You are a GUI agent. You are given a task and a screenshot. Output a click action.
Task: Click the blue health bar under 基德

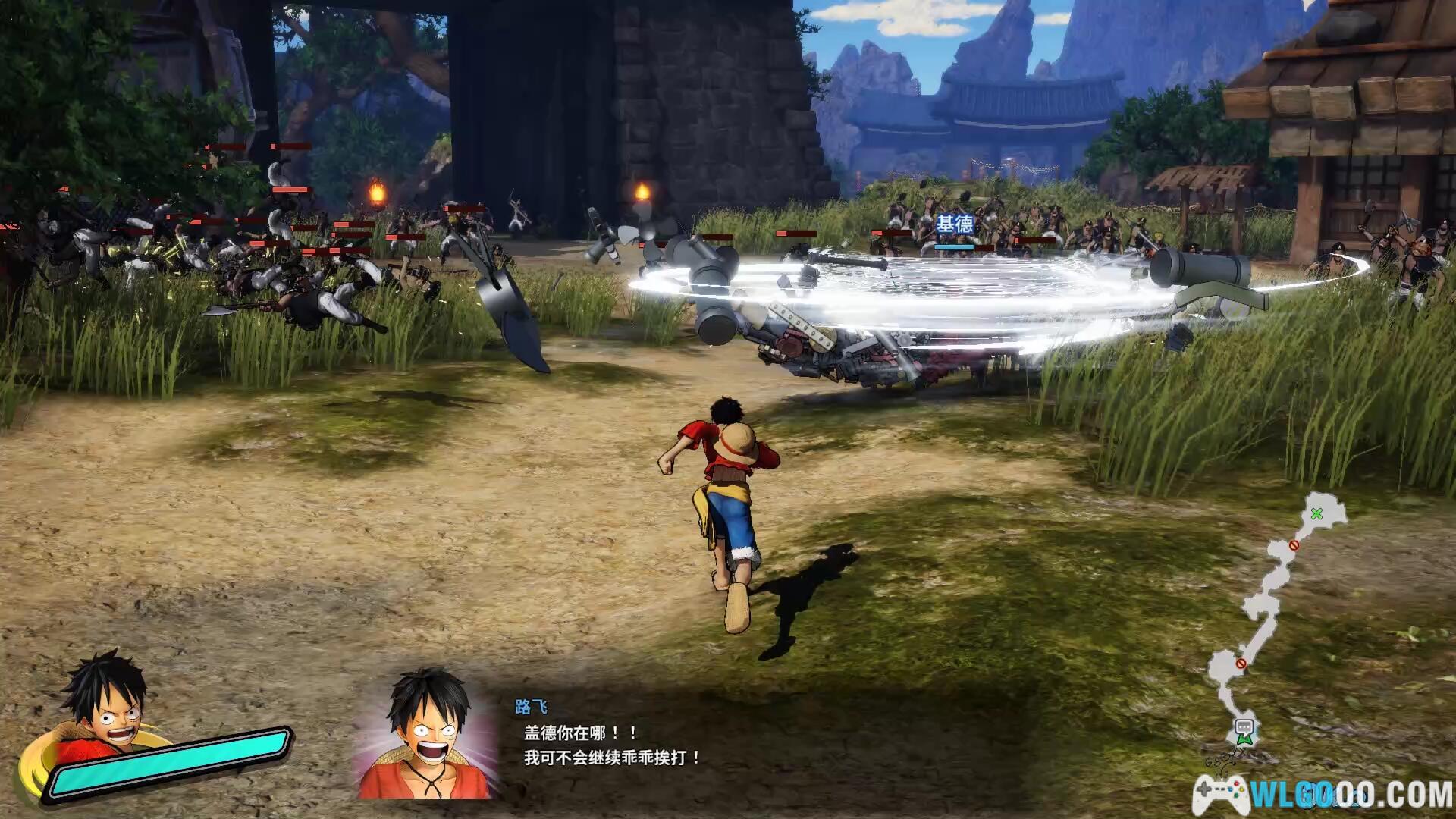coord(953,246)
